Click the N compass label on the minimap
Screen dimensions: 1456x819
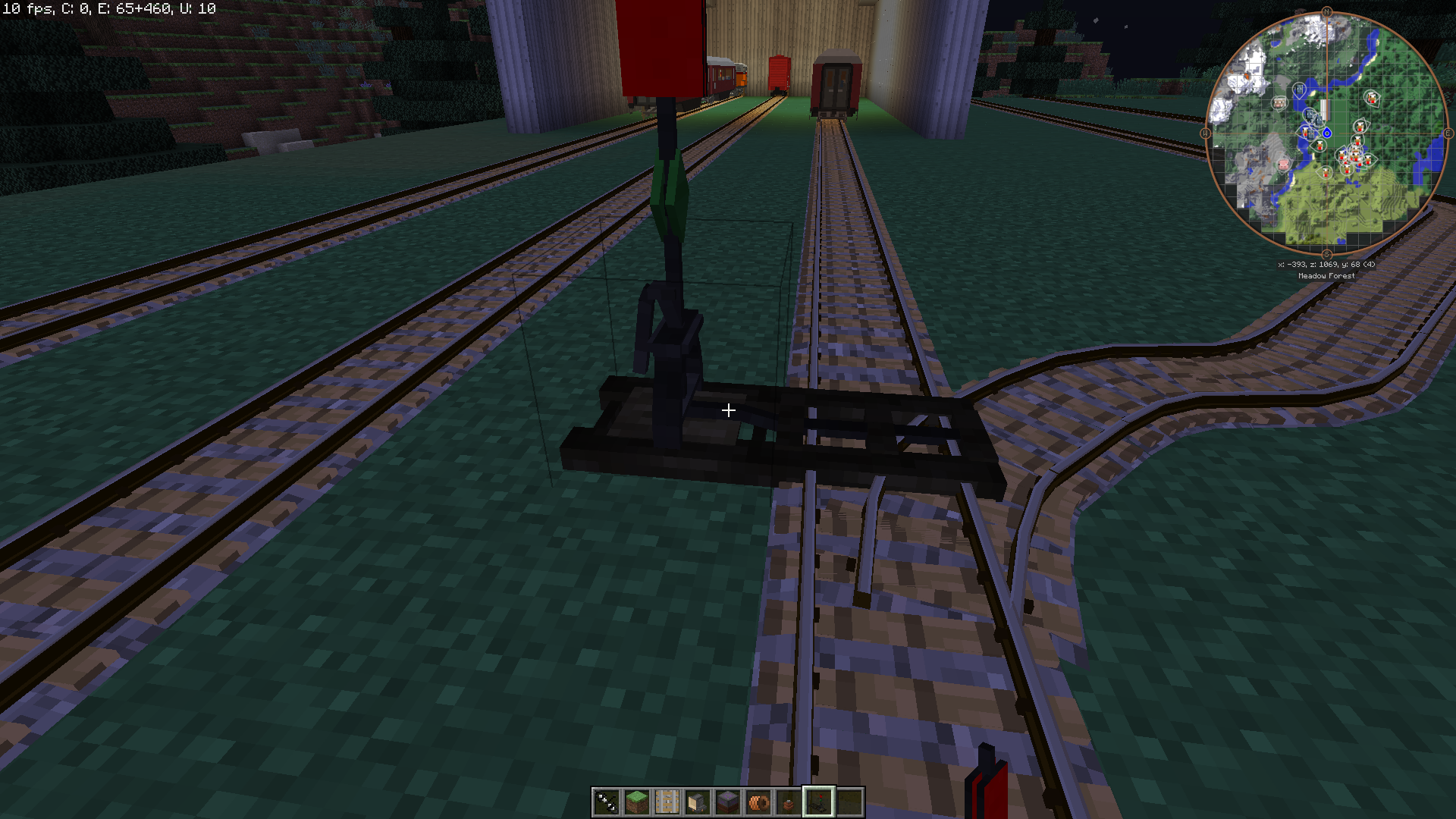[x=1327, y=11]
